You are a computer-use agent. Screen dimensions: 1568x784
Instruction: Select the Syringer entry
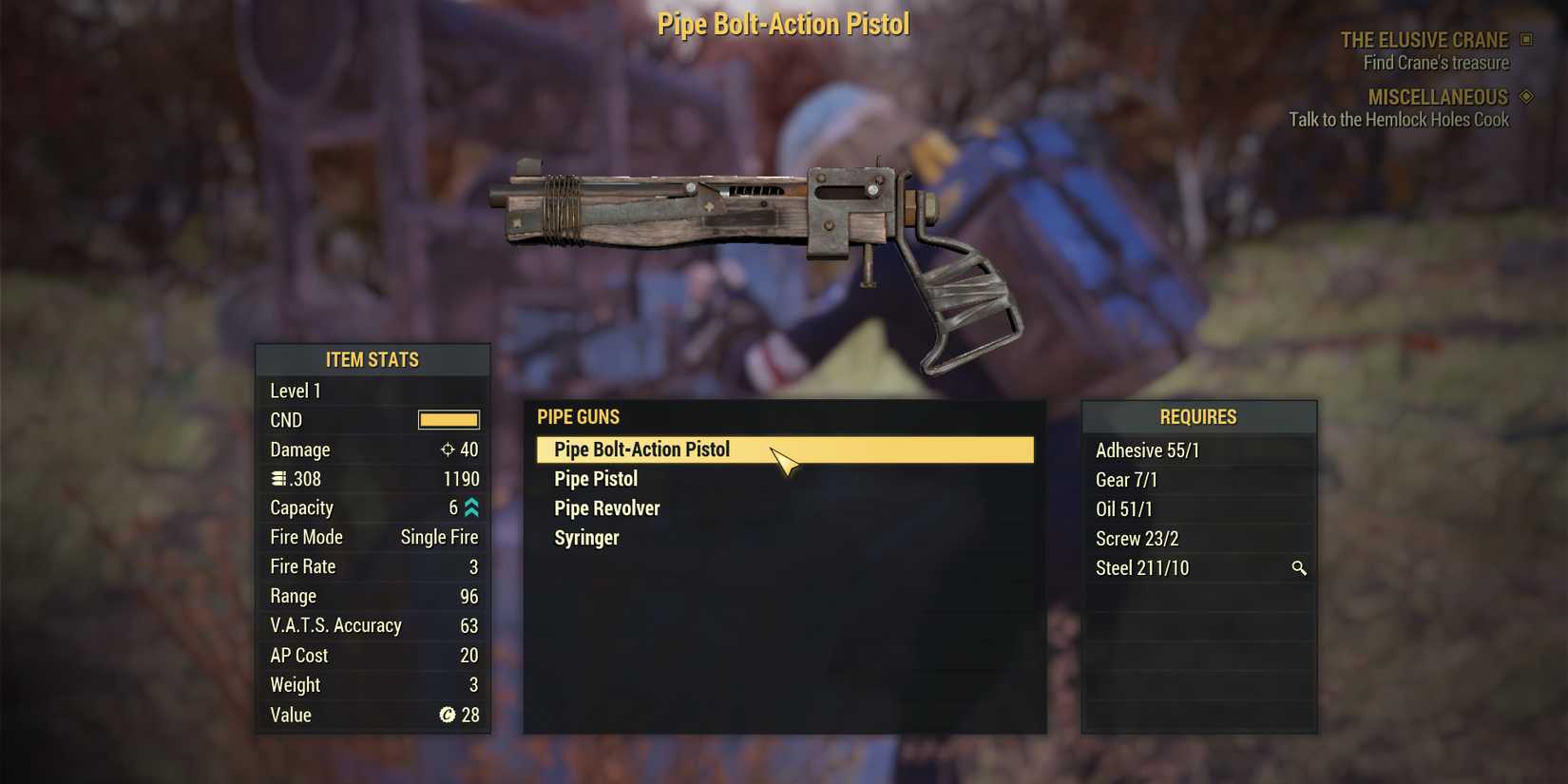(x=586, y=537)
